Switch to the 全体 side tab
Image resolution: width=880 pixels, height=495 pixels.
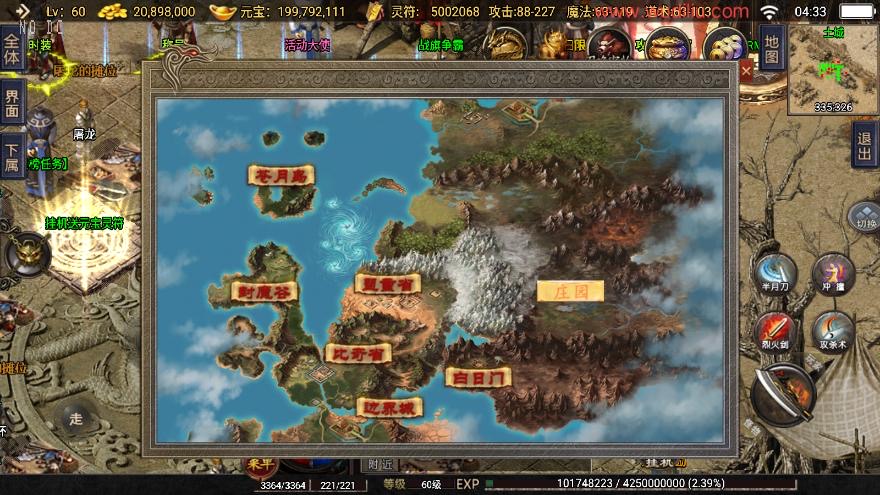pos(12,50)
